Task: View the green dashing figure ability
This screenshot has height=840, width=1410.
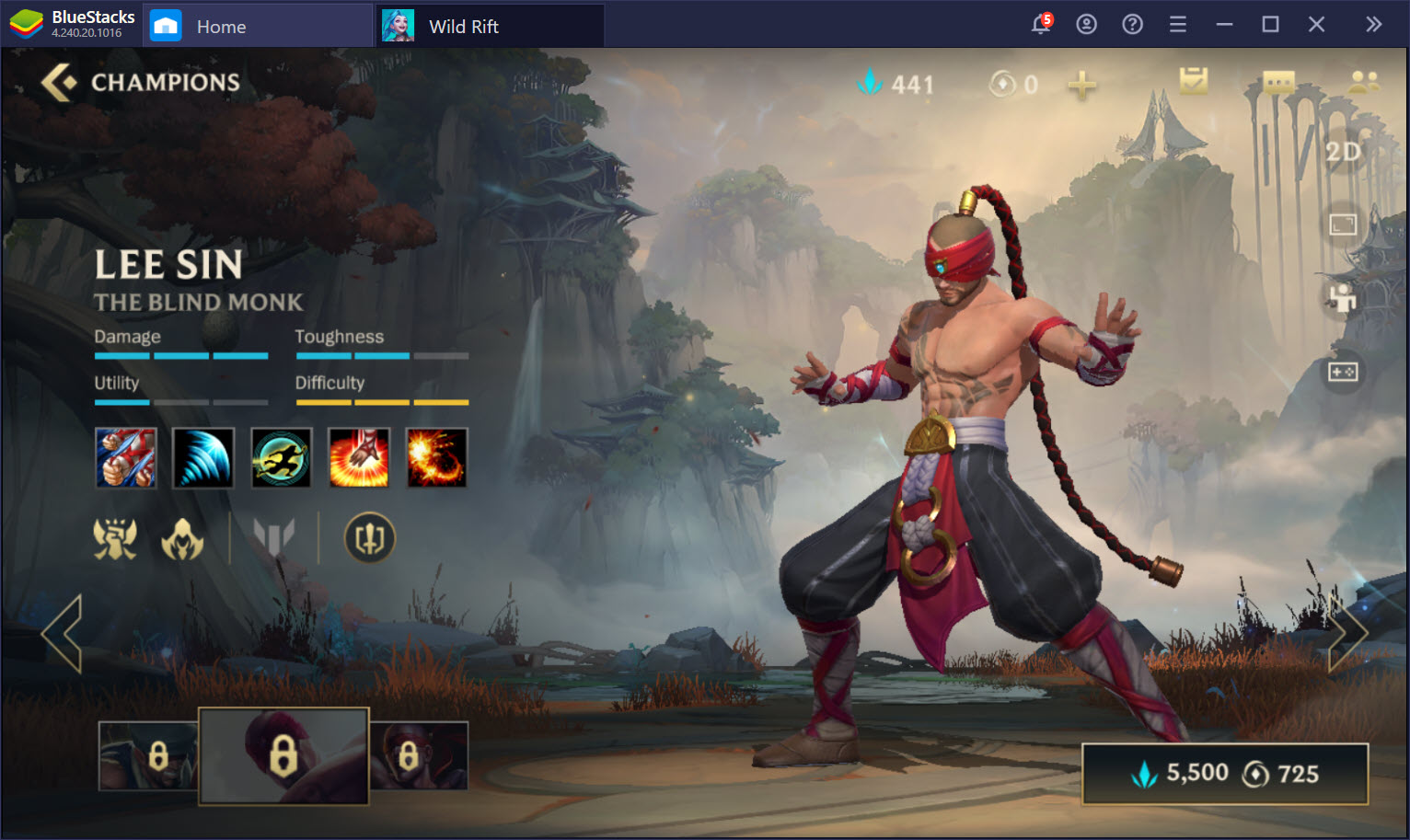Action: (x=282, y=457)
